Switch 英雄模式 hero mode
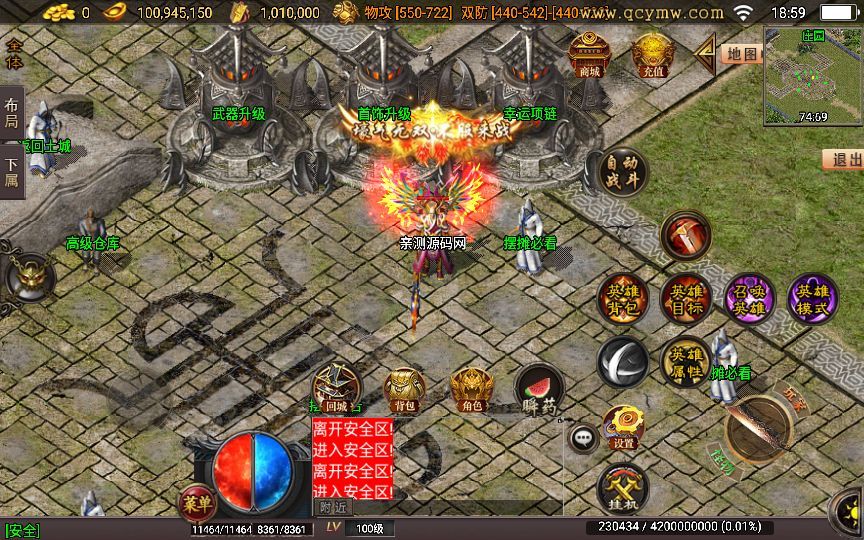 click(x=812, y=298)
